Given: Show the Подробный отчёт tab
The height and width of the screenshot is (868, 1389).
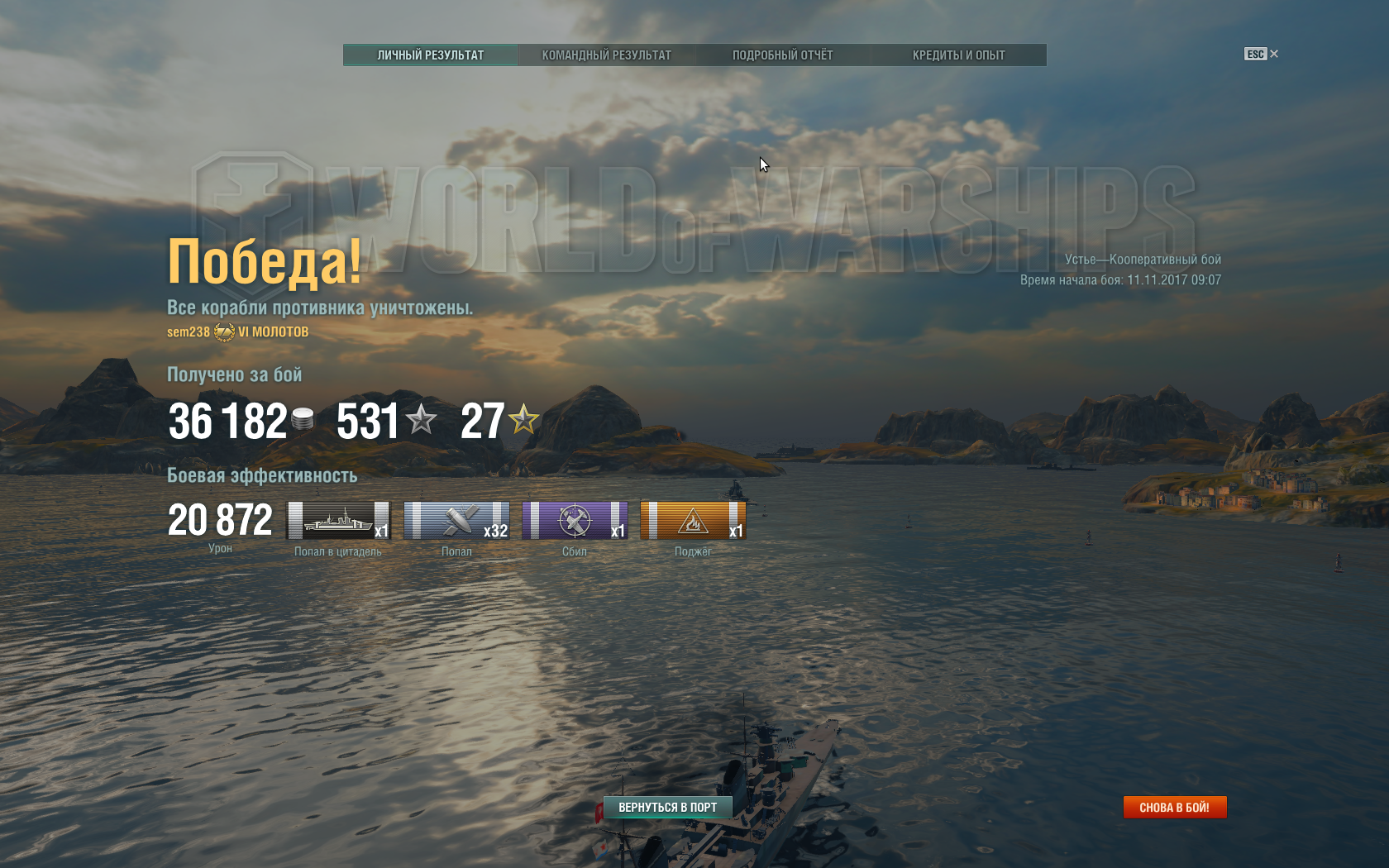Looking at the screenshot, I should [782, 55].
